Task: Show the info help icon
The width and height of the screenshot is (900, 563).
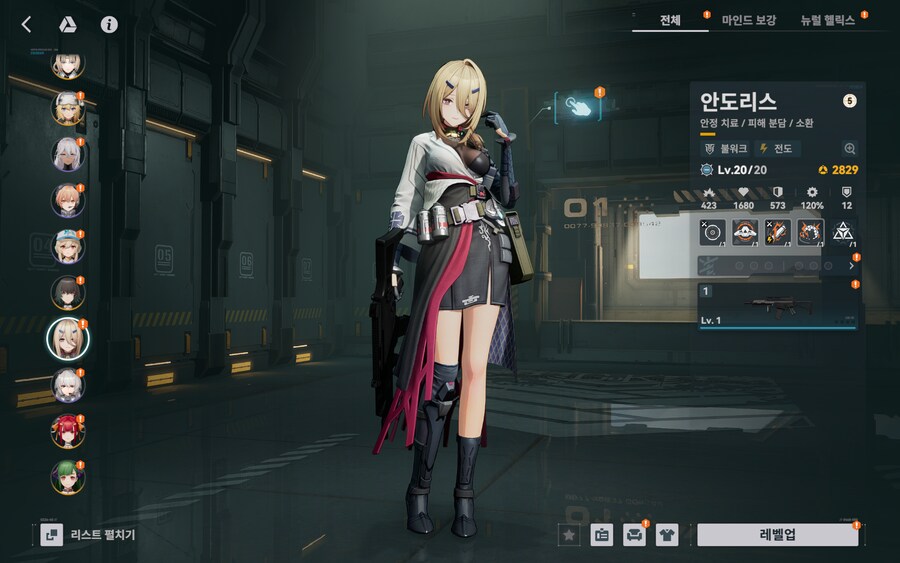Action: point(109,24)
